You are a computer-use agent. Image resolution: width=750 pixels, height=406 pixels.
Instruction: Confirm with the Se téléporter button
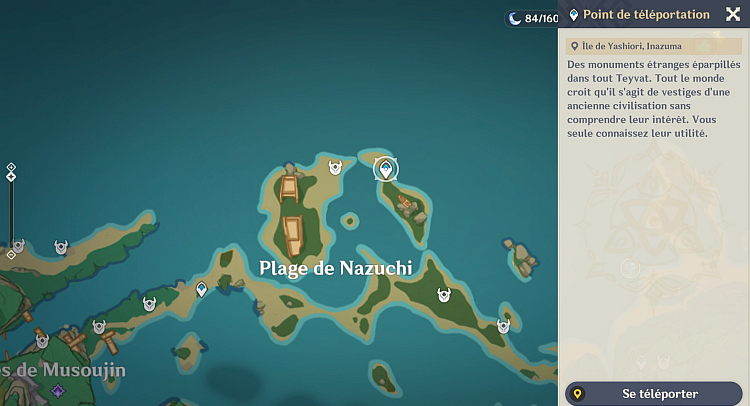click(654, 394)
